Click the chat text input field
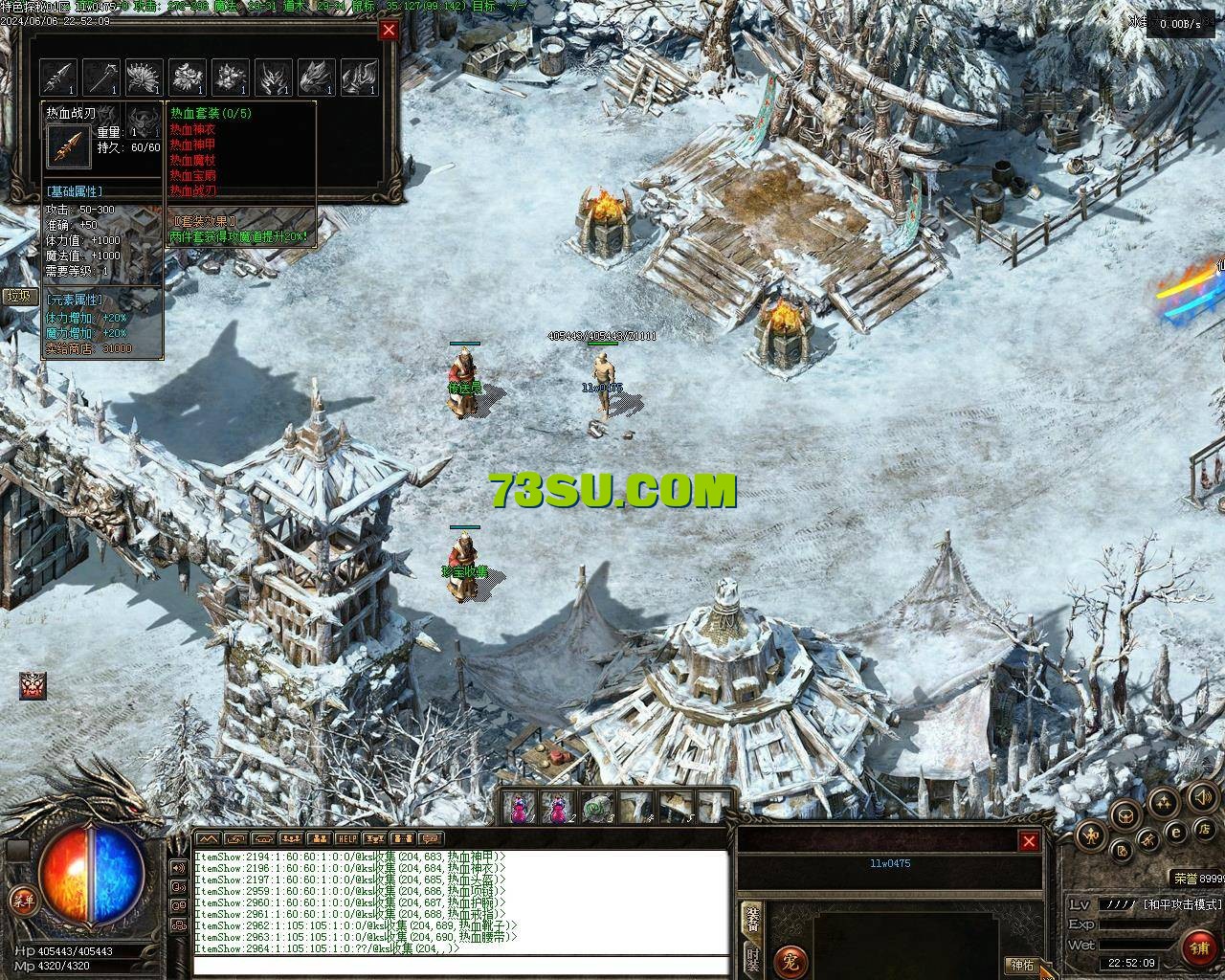 click(x=459, y=965)
